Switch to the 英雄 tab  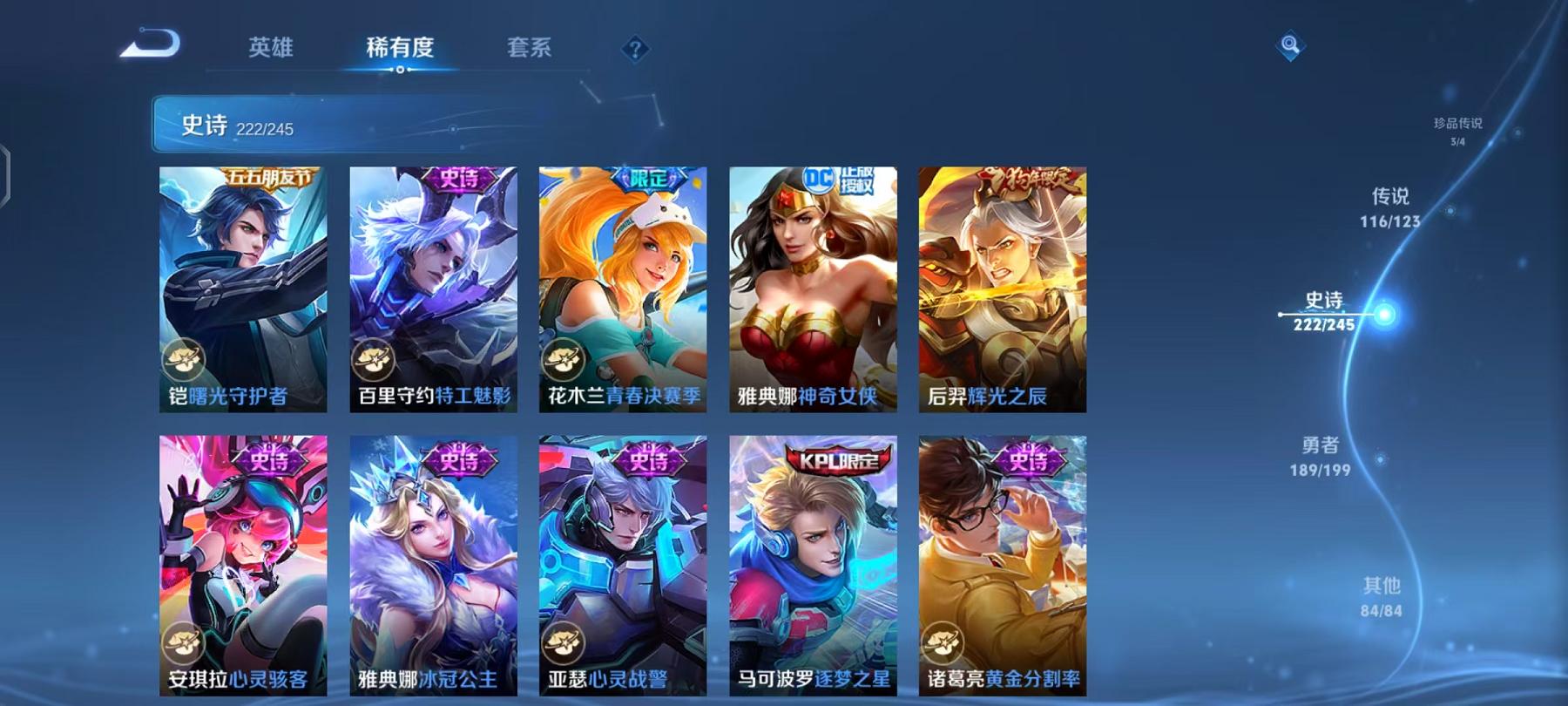pyautogui.click(x=272, y=49)
